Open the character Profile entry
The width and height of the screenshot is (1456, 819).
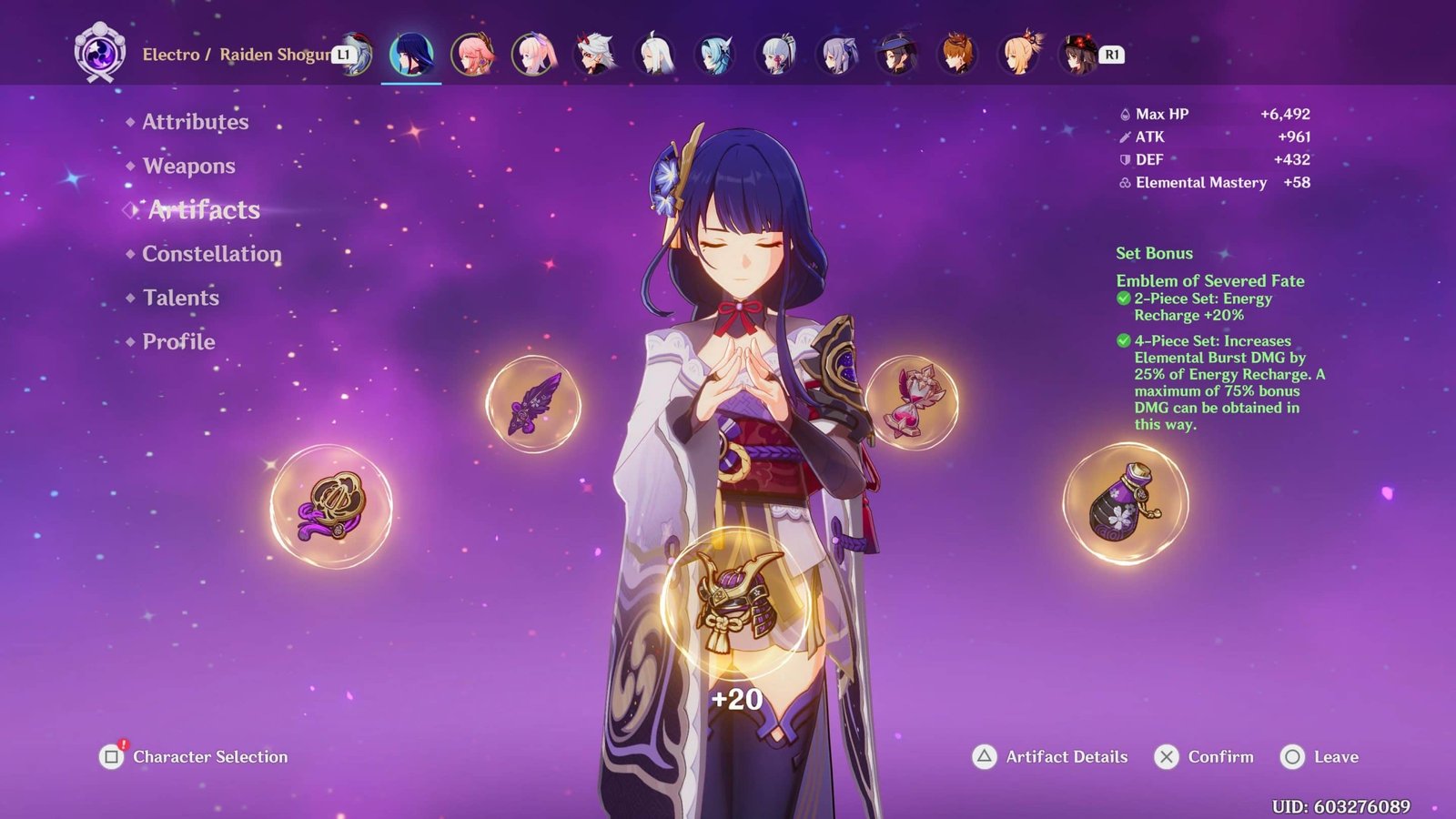coord(178,341)
